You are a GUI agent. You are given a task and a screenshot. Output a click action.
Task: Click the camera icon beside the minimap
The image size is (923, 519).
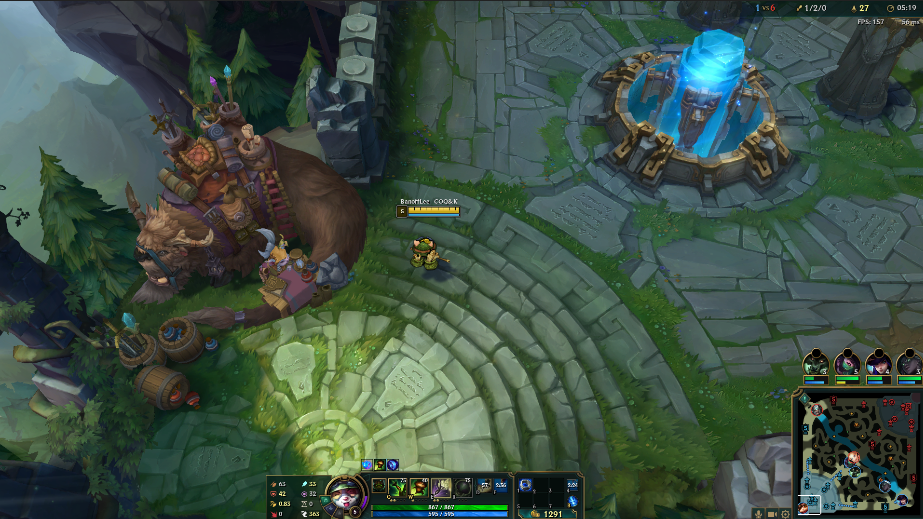(x=773, y=513)
